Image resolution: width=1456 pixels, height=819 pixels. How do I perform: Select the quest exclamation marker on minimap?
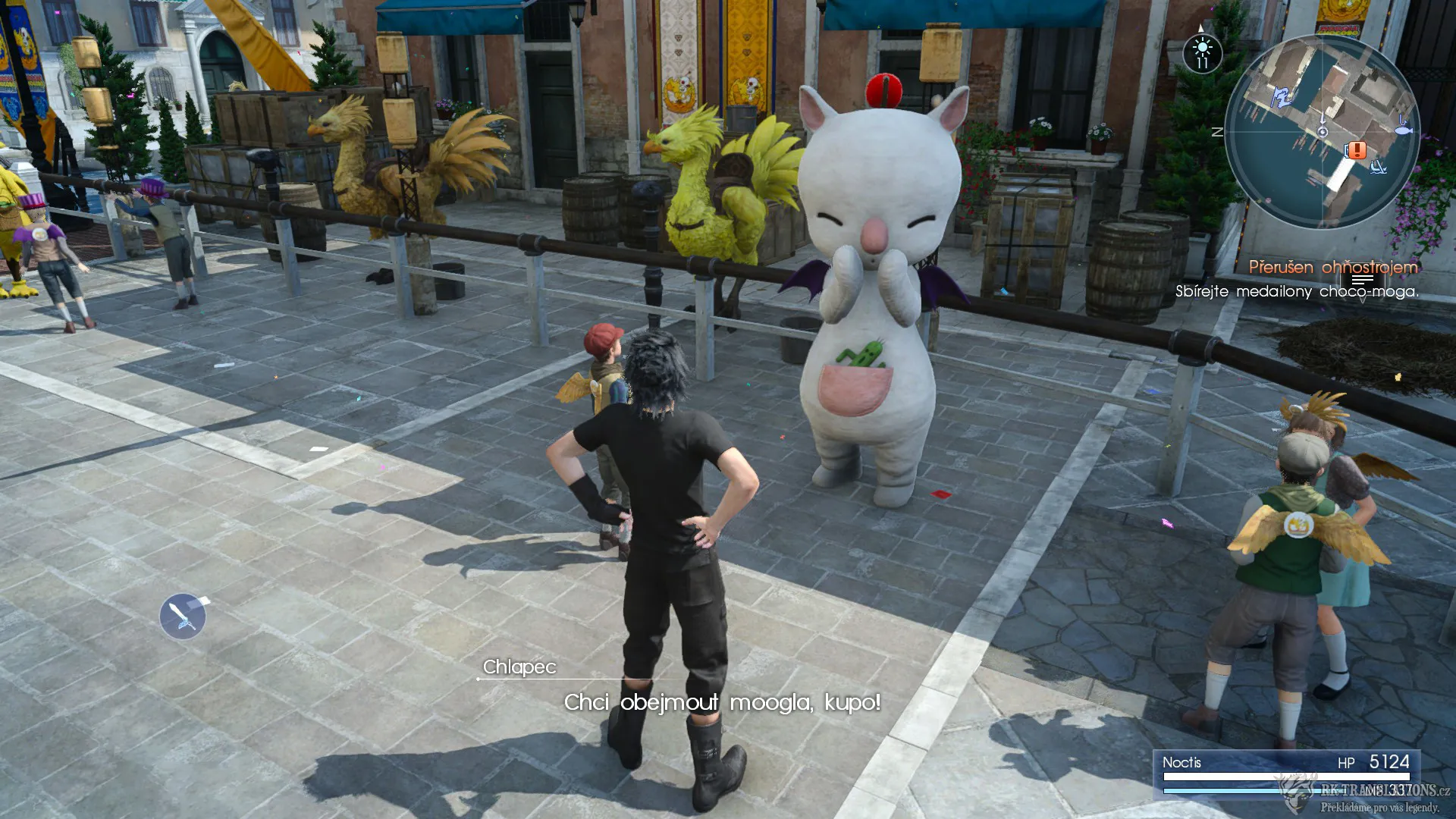coord(1357,151)
